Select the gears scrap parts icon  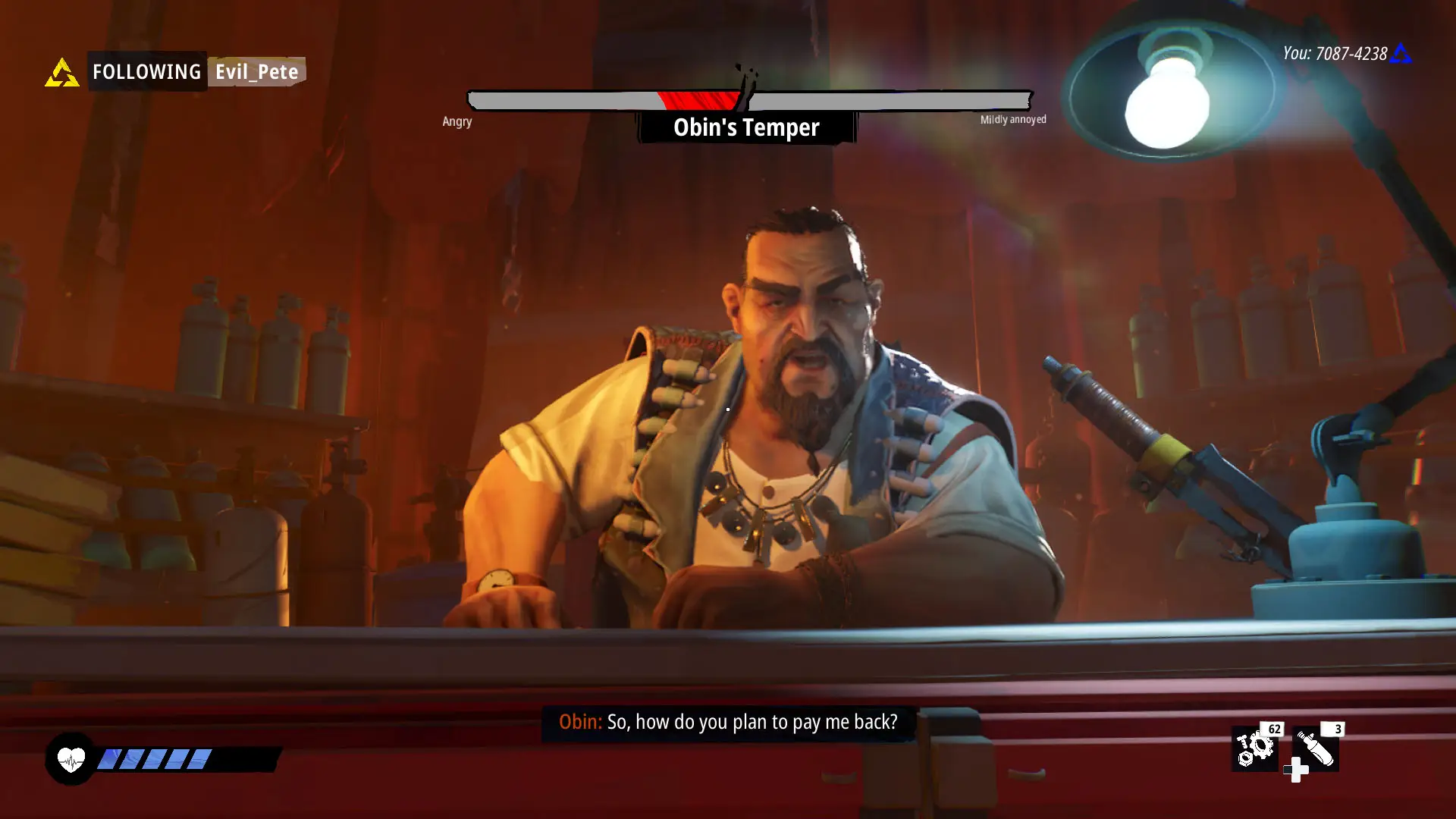click(x=1254, y=748)
